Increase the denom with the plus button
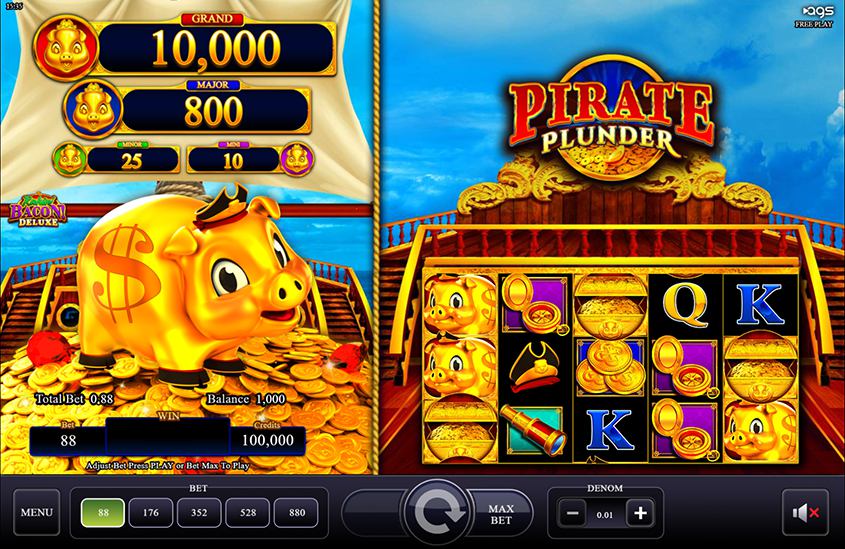The width and height of the screenshot is (845, 549). click(640, 514)
